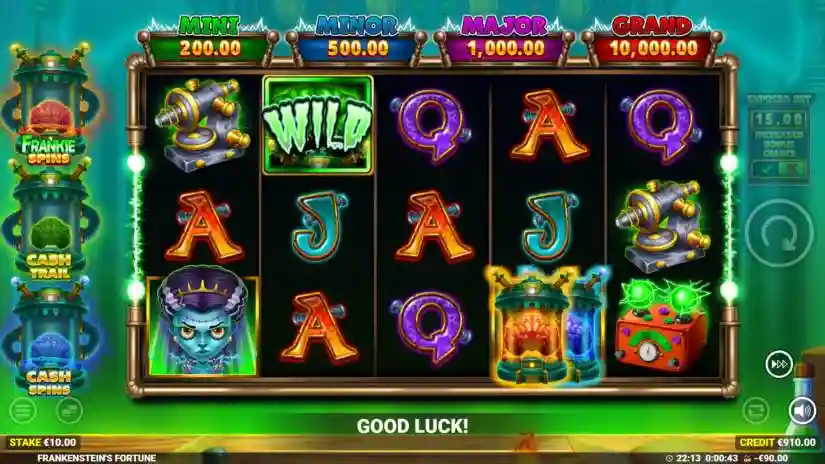
Task: Open the stake selector coins button
Action: [69, 410]
